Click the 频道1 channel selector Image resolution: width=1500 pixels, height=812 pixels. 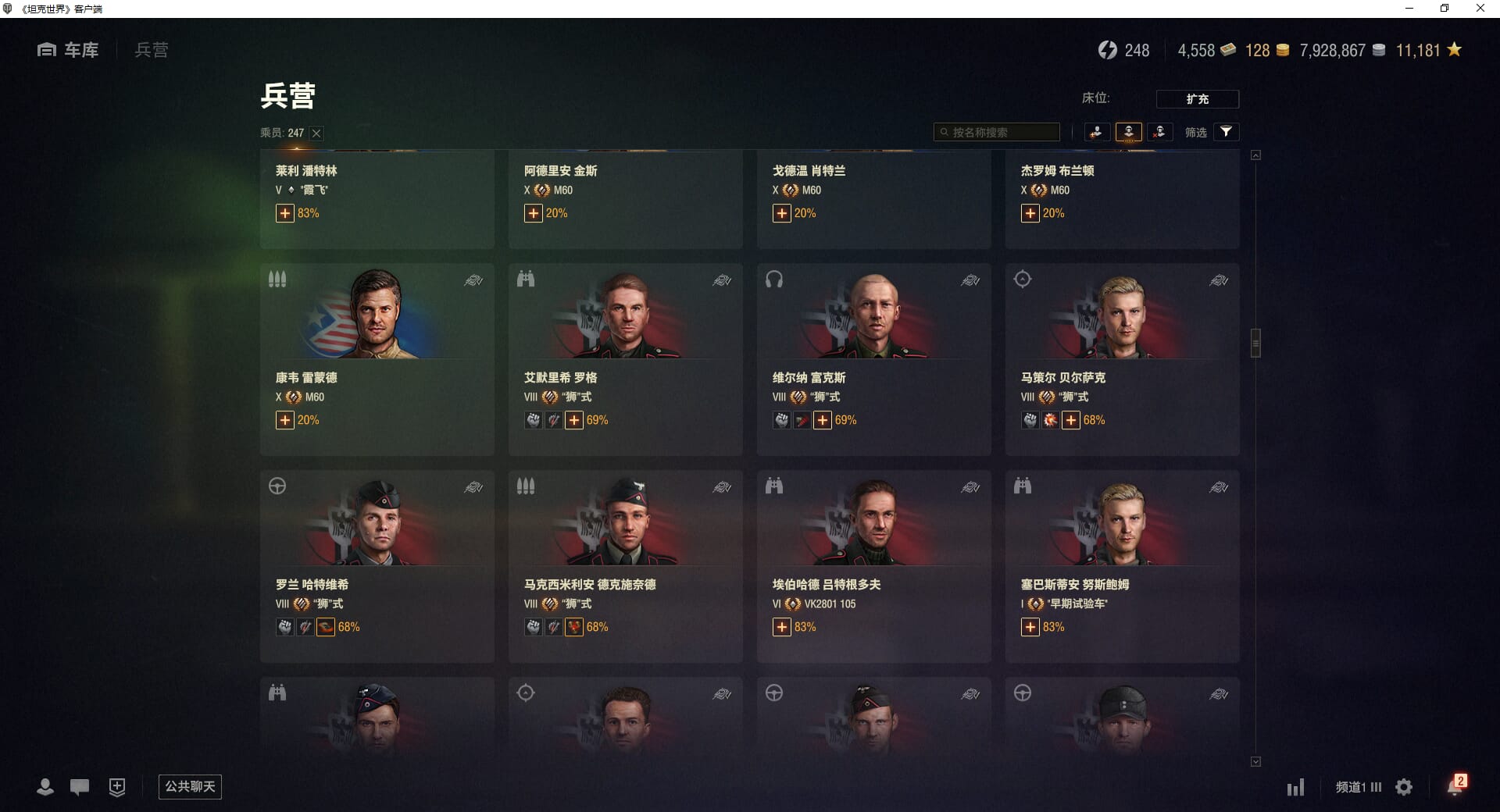tap(1358, 787)
